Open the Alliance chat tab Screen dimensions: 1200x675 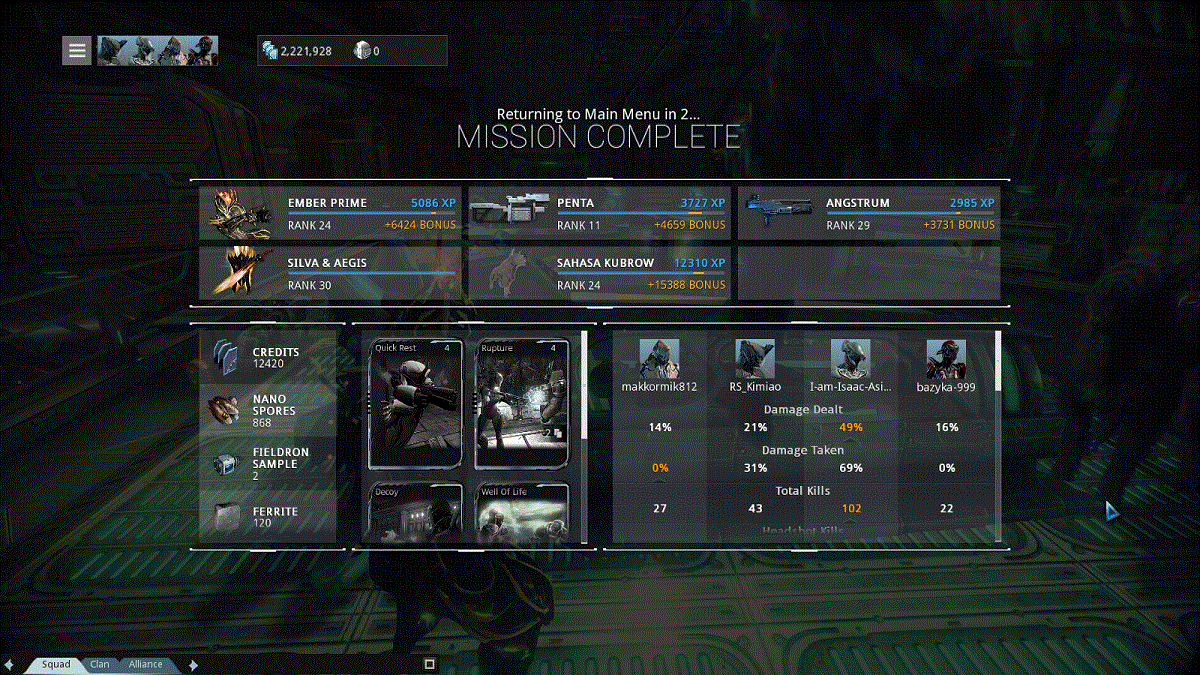point(146,664)
